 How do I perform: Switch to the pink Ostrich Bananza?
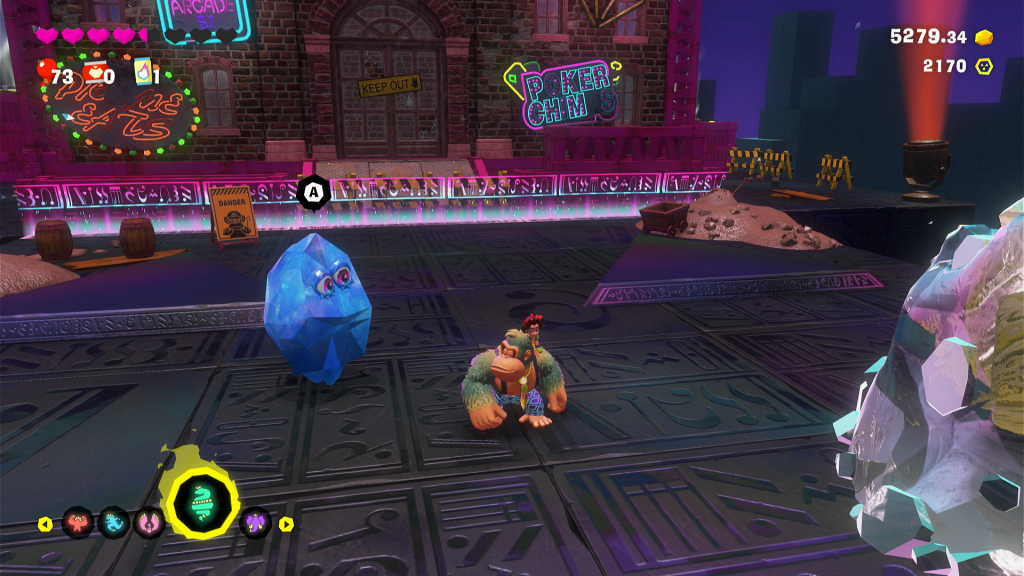(x=149, y=522)
